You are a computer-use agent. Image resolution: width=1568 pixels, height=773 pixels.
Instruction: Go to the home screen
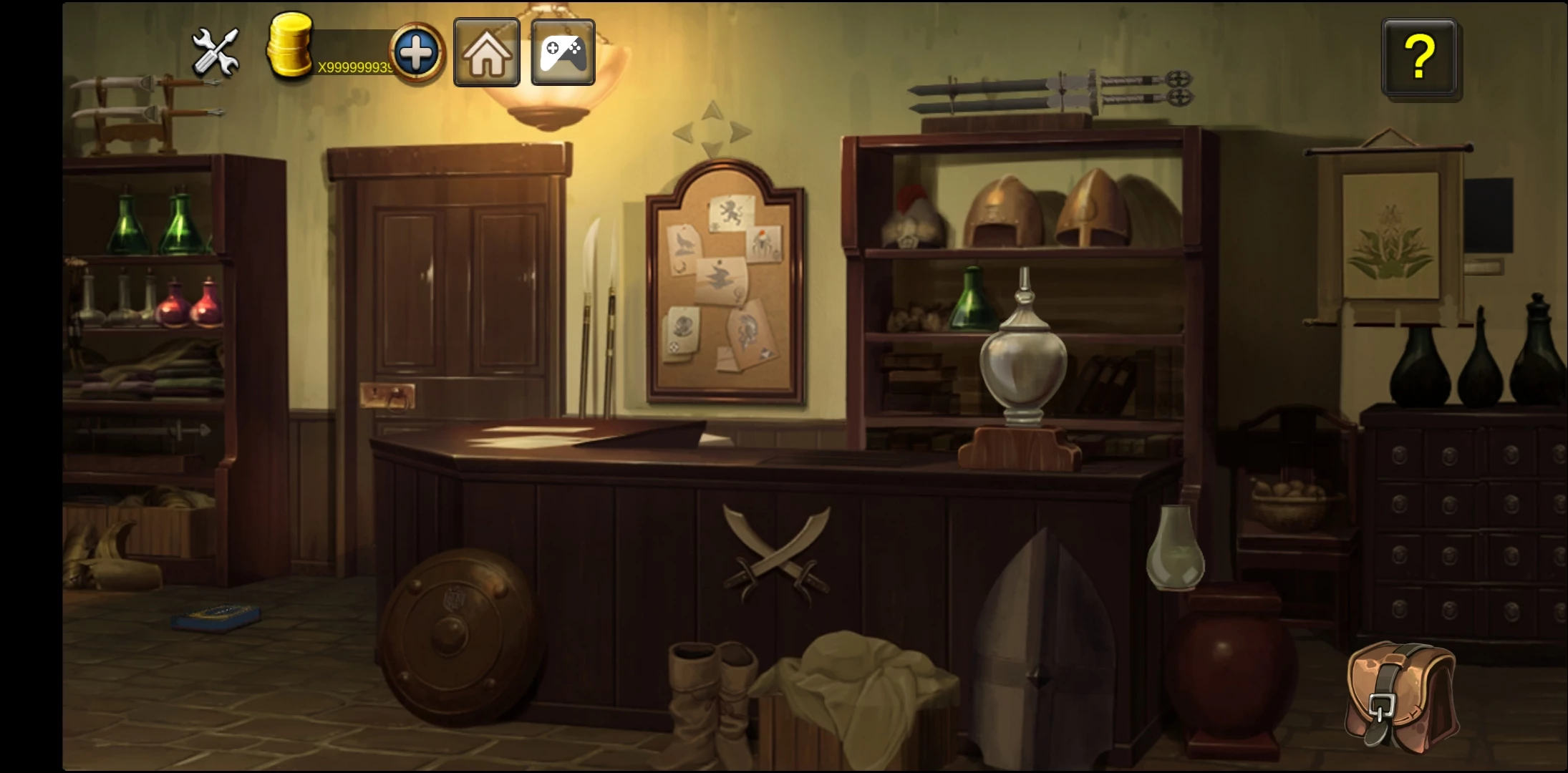pyautogui.click(x=487, y=54)
